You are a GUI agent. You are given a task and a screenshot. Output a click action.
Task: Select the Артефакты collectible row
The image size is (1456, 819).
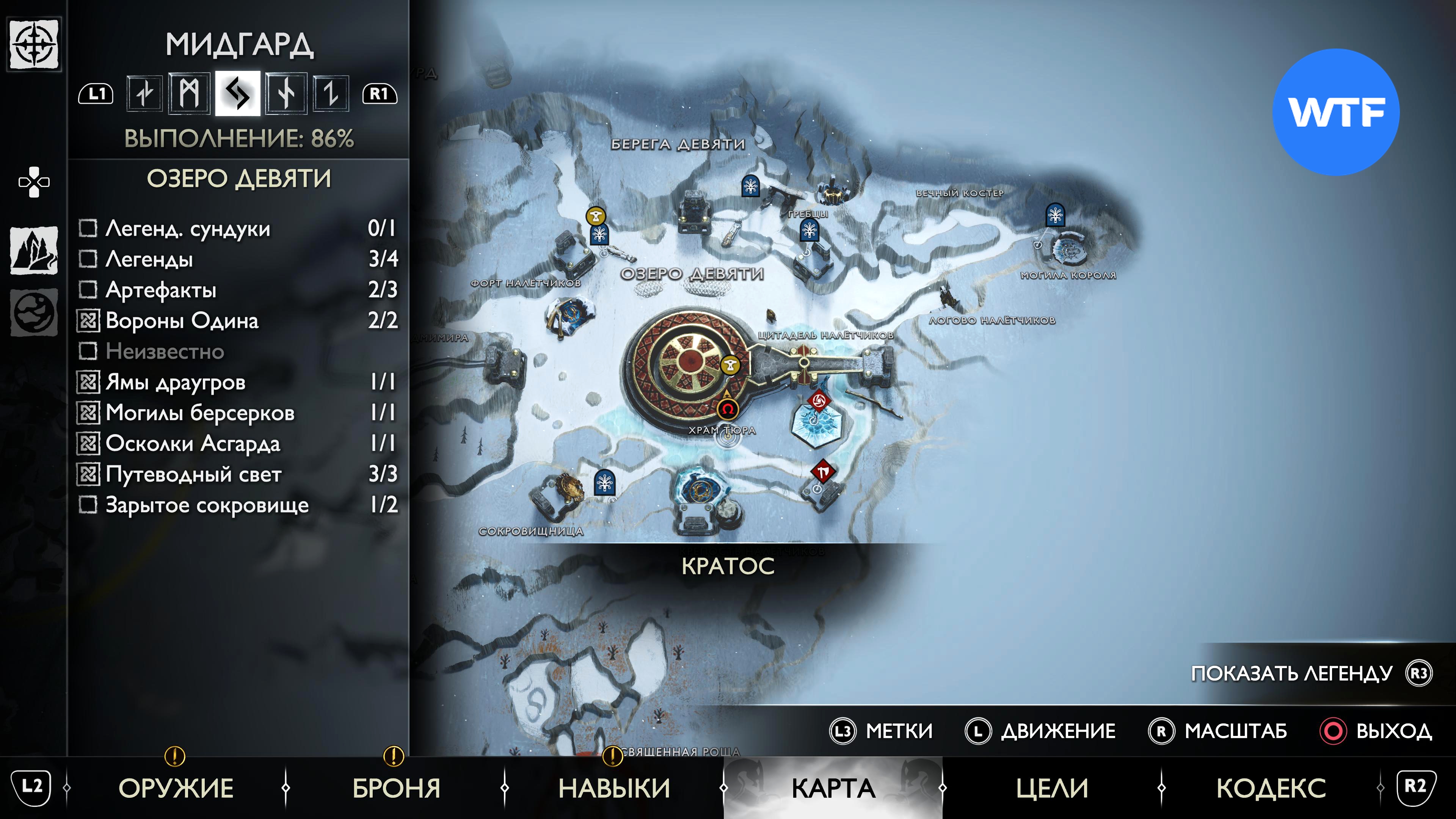click(237, 290)
